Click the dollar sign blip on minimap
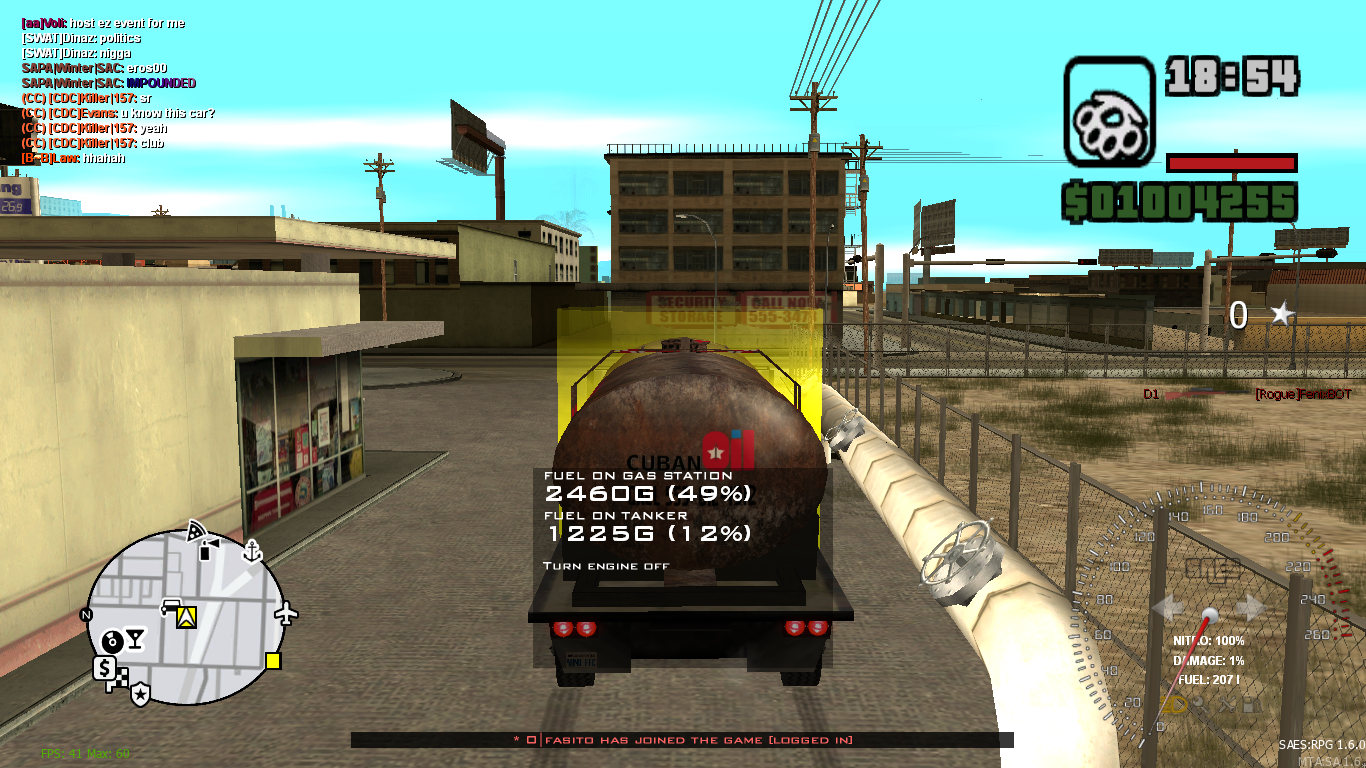Image resolution: width=1366 pixels, height=768 pixels. 105,666
